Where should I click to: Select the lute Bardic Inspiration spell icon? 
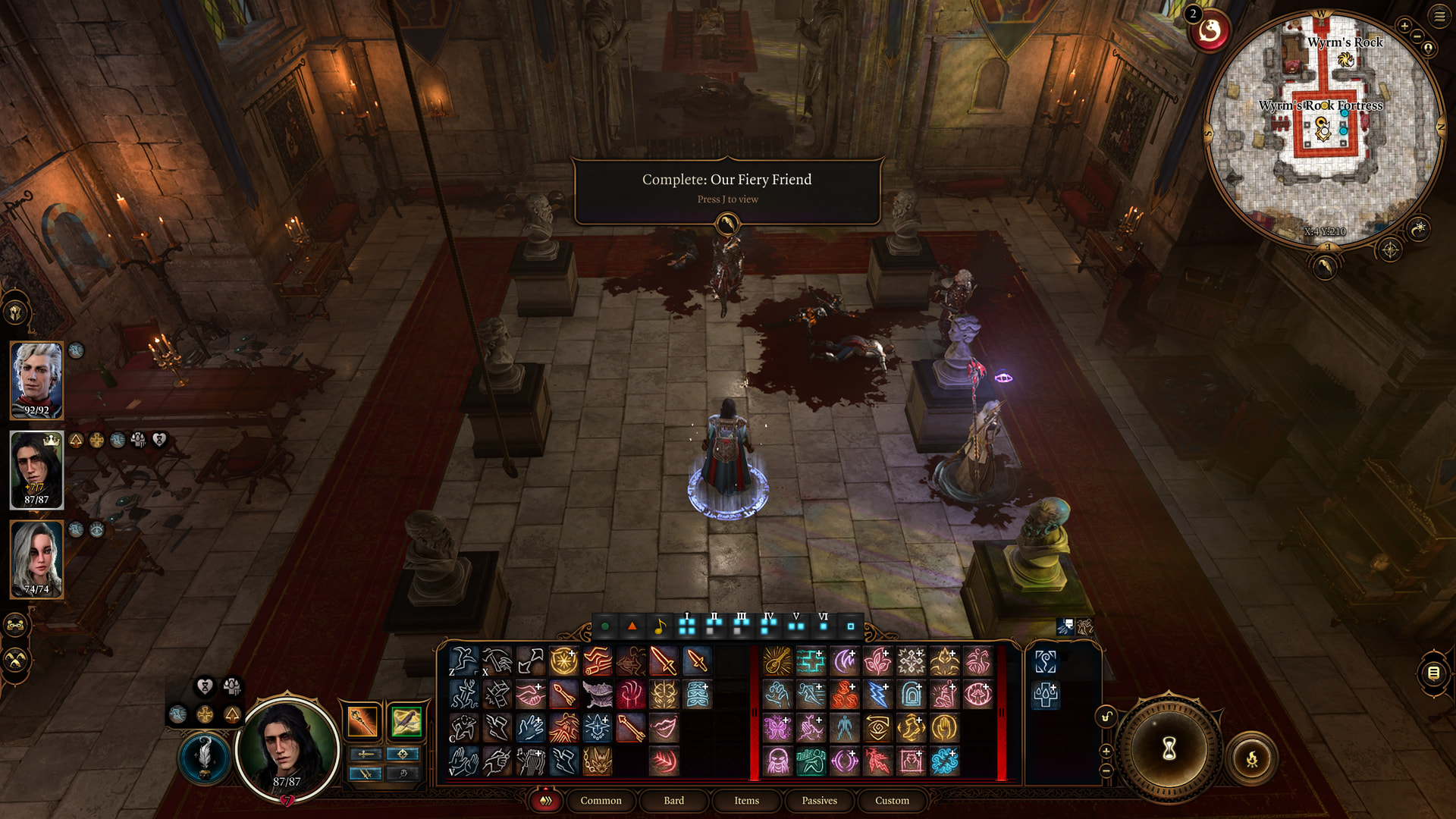pos(777,661)
